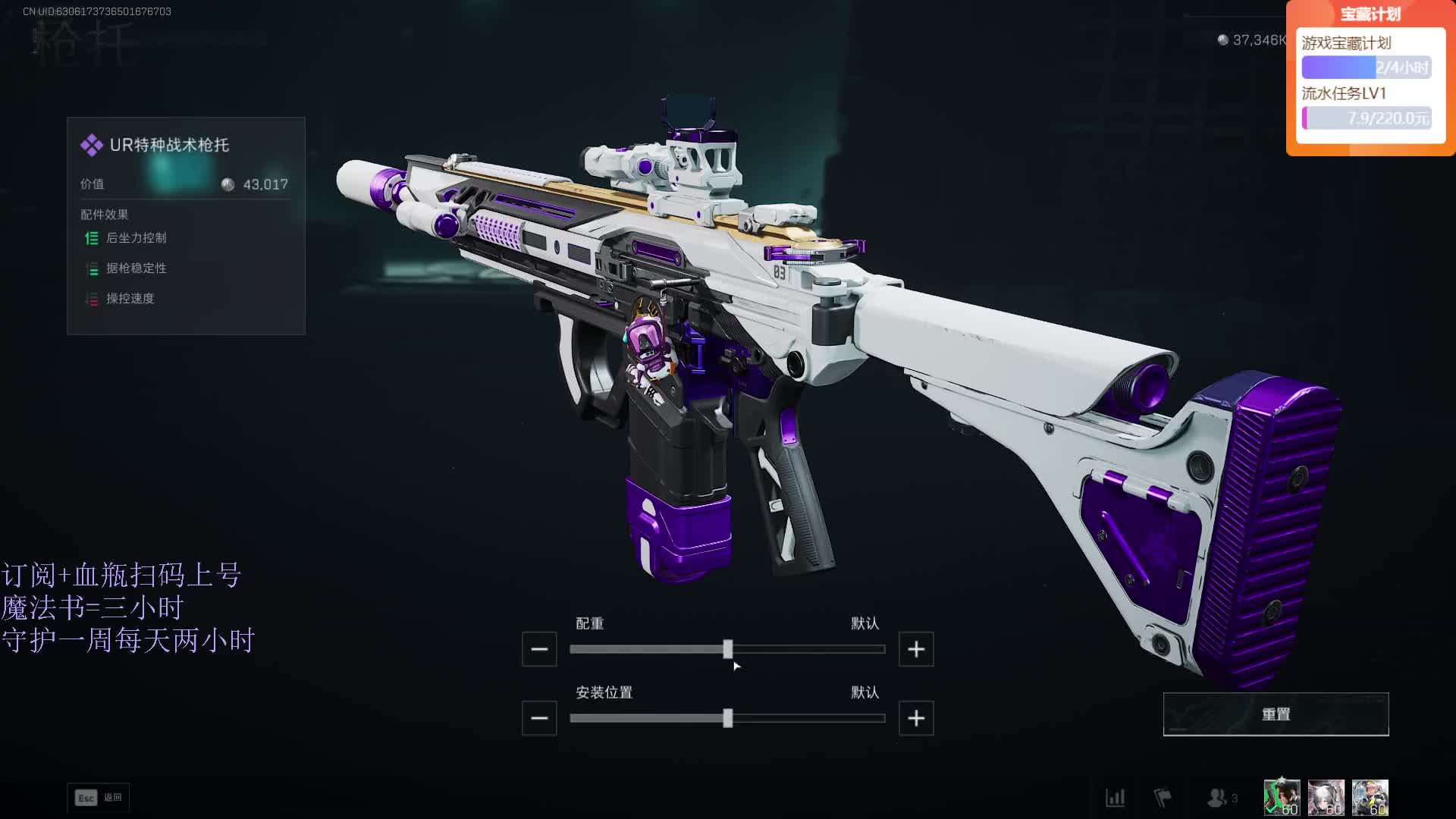Select the blonde operator portrait
The height and width of the screenshot is (819, 1456).
(x=1370, y=798)
